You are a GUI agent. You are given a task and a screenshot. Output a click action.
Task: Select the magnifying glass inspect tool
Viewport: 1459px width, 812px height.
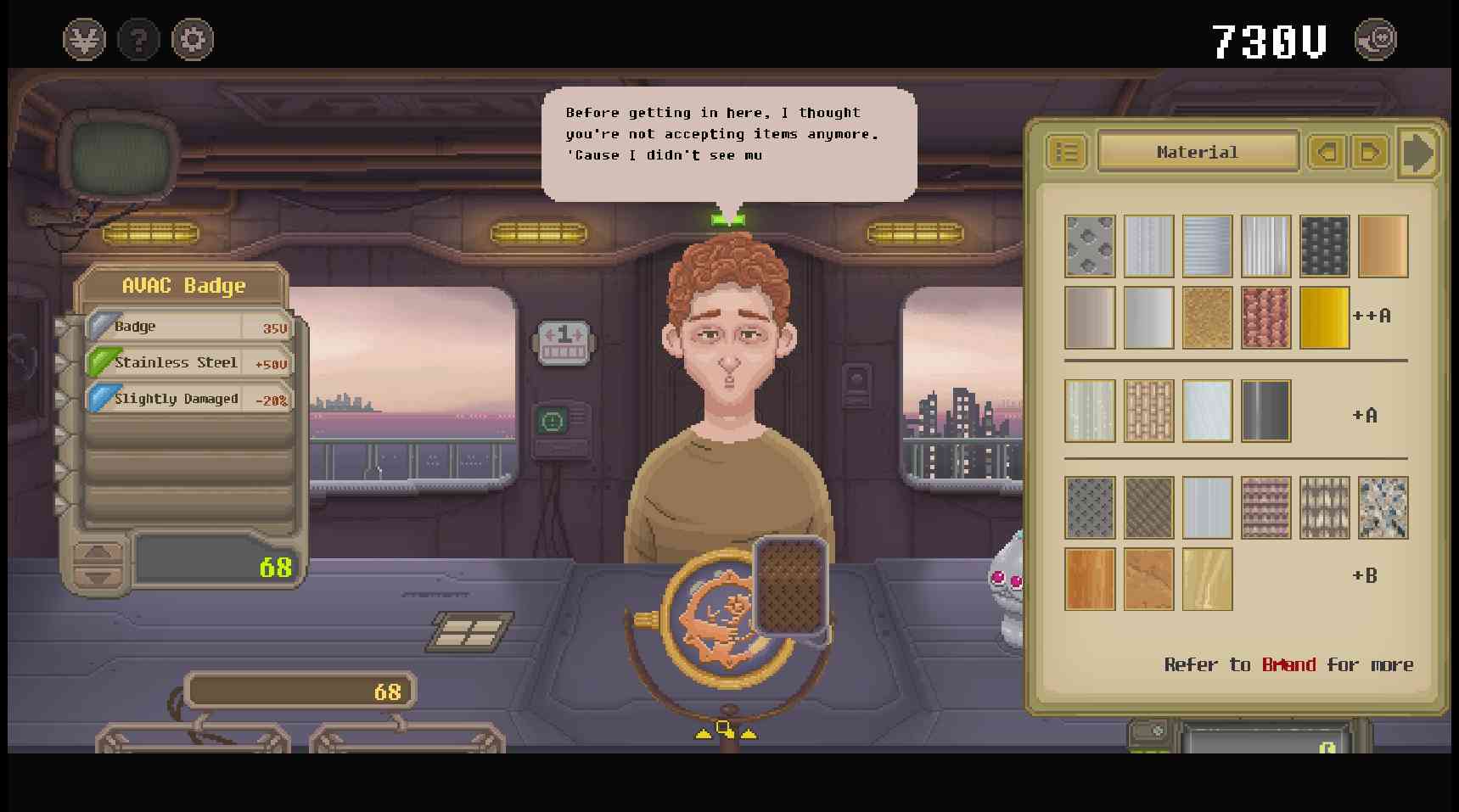(725, 729)
